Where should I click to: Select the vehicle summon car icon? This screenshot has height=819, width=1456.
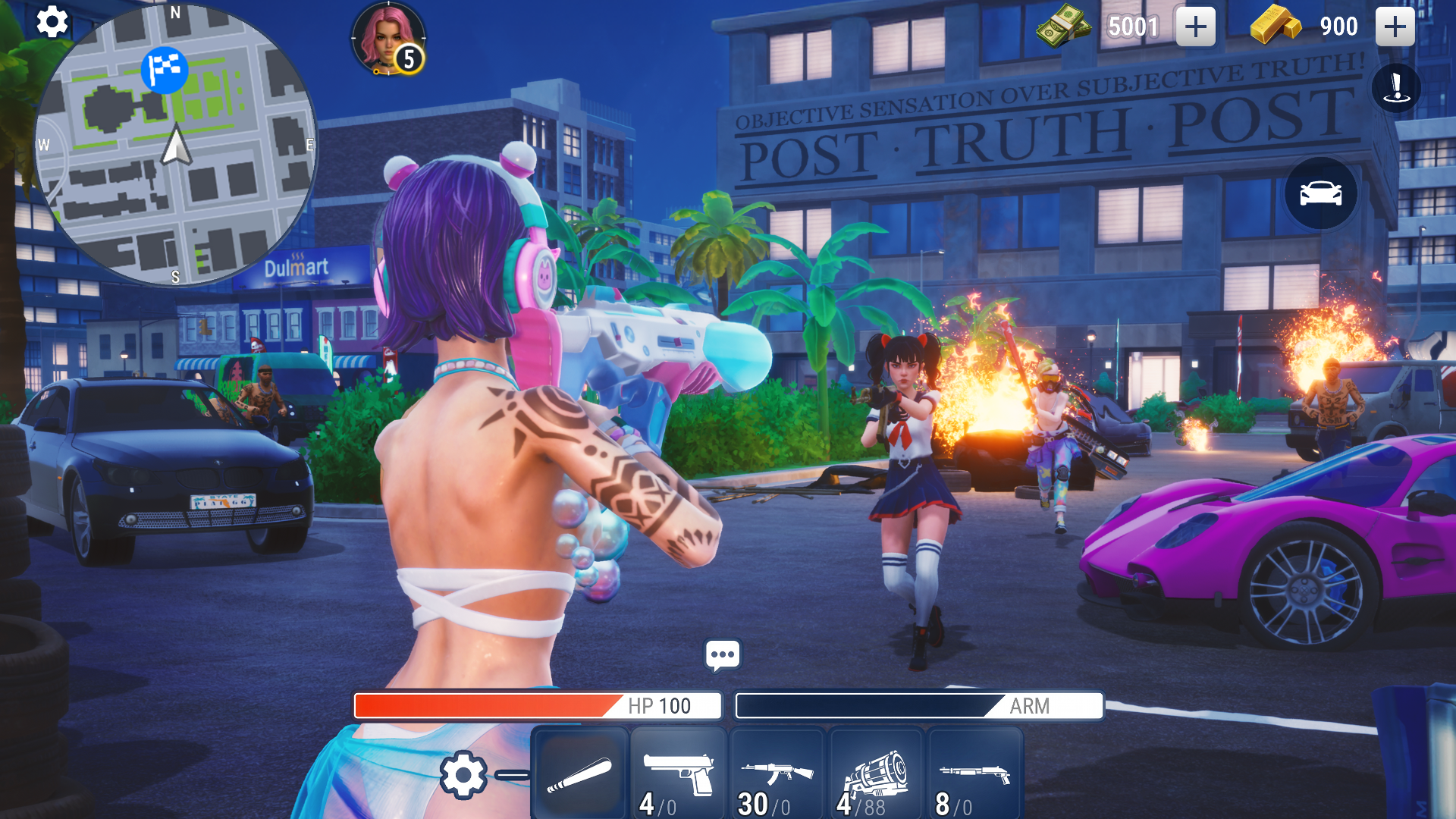point(1319,194)
